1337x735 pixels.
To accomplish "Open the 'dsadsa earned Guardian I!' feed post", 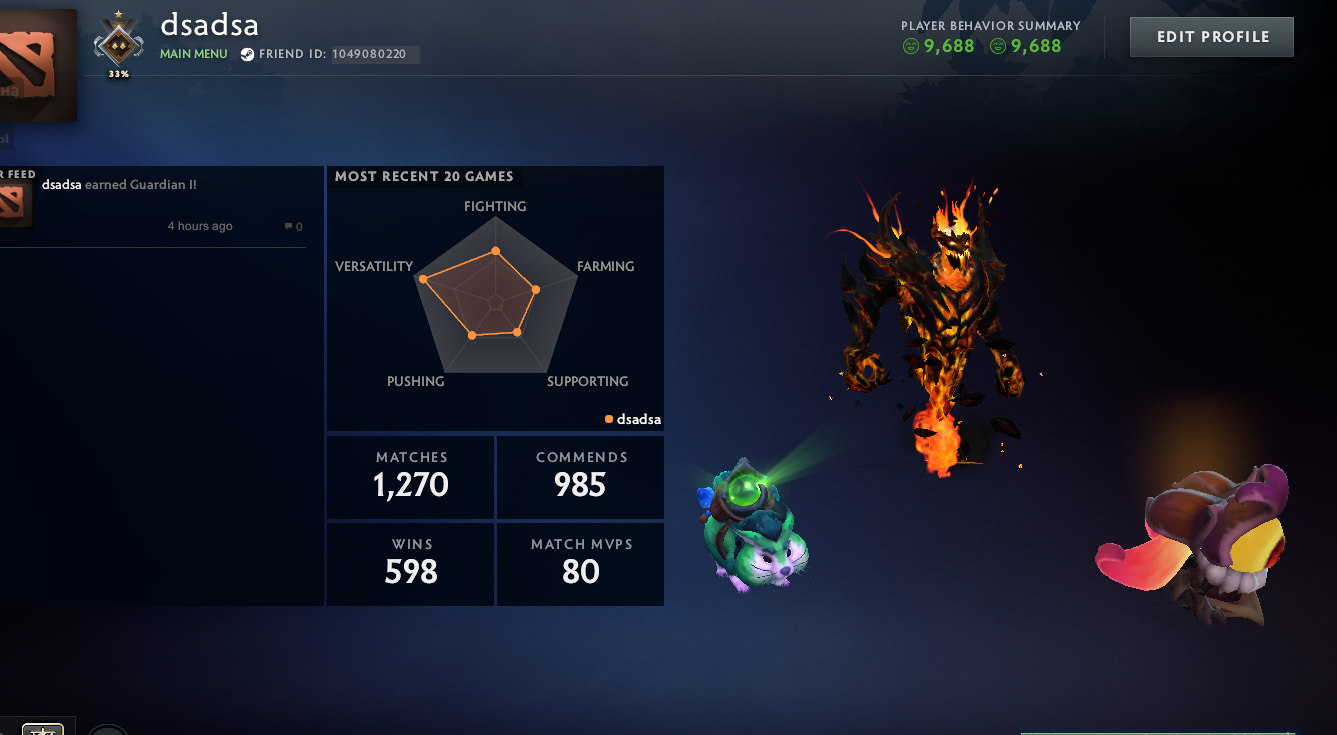I will pos(119,184).
